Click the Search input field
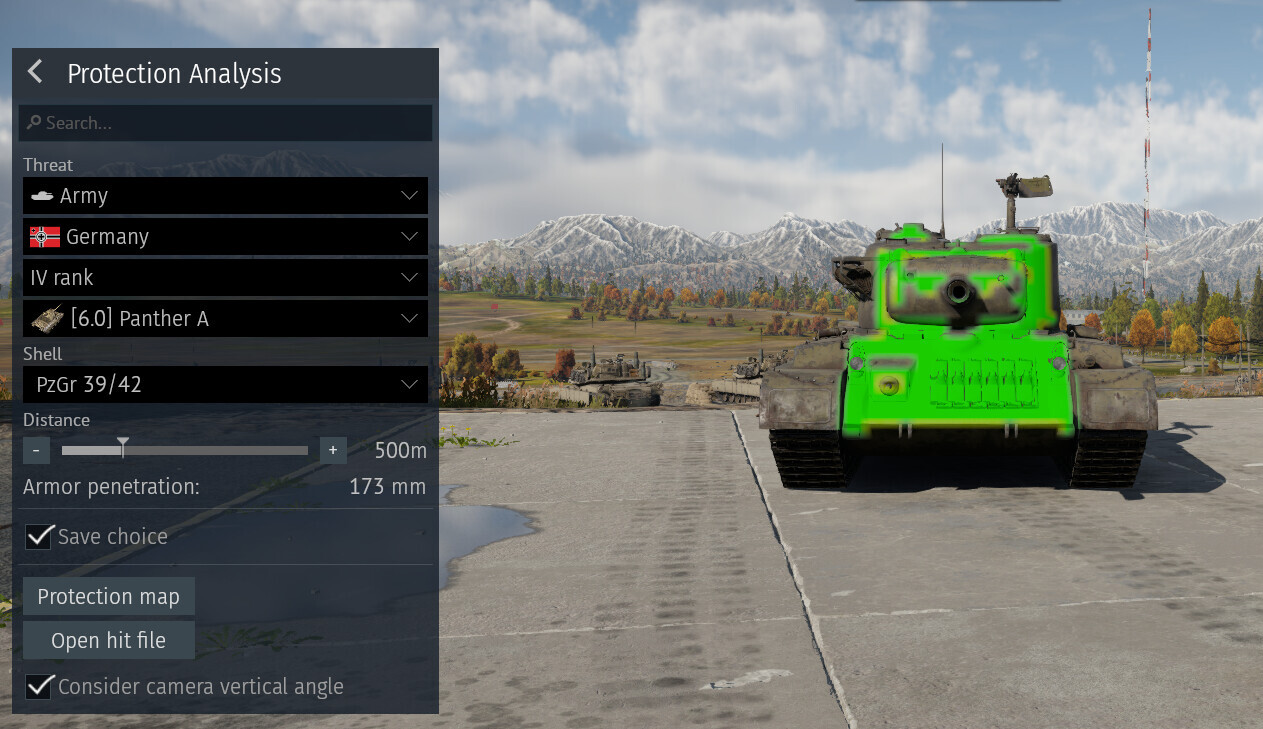This screenshot has width=1263, height=729. 225,123
